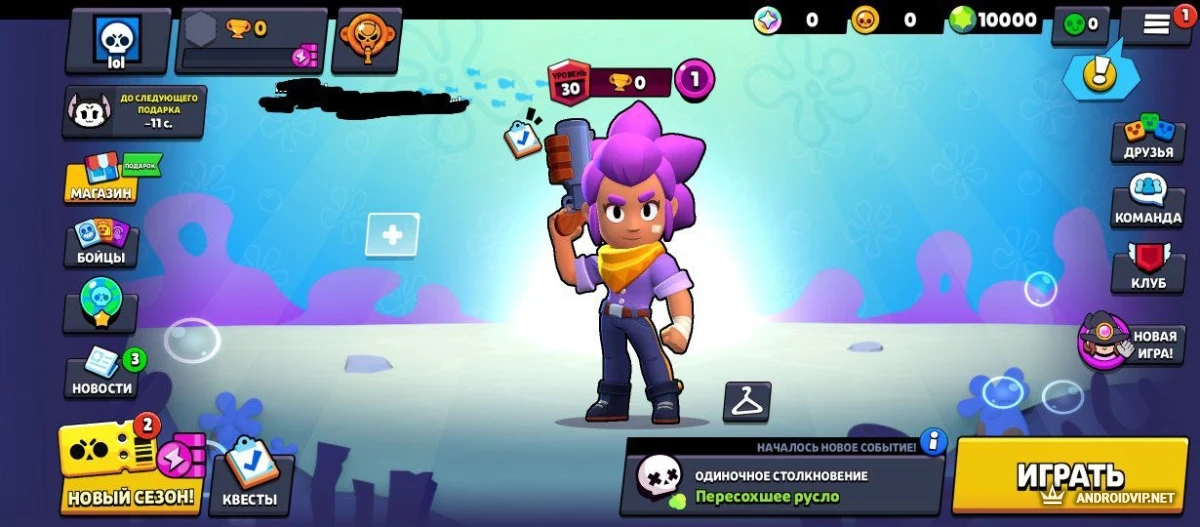Image resolution: width=1200 pixels, height=527 pixels.
Task: Open the БОЙЦЫ brawlers menu
Action: click(101, 243)
